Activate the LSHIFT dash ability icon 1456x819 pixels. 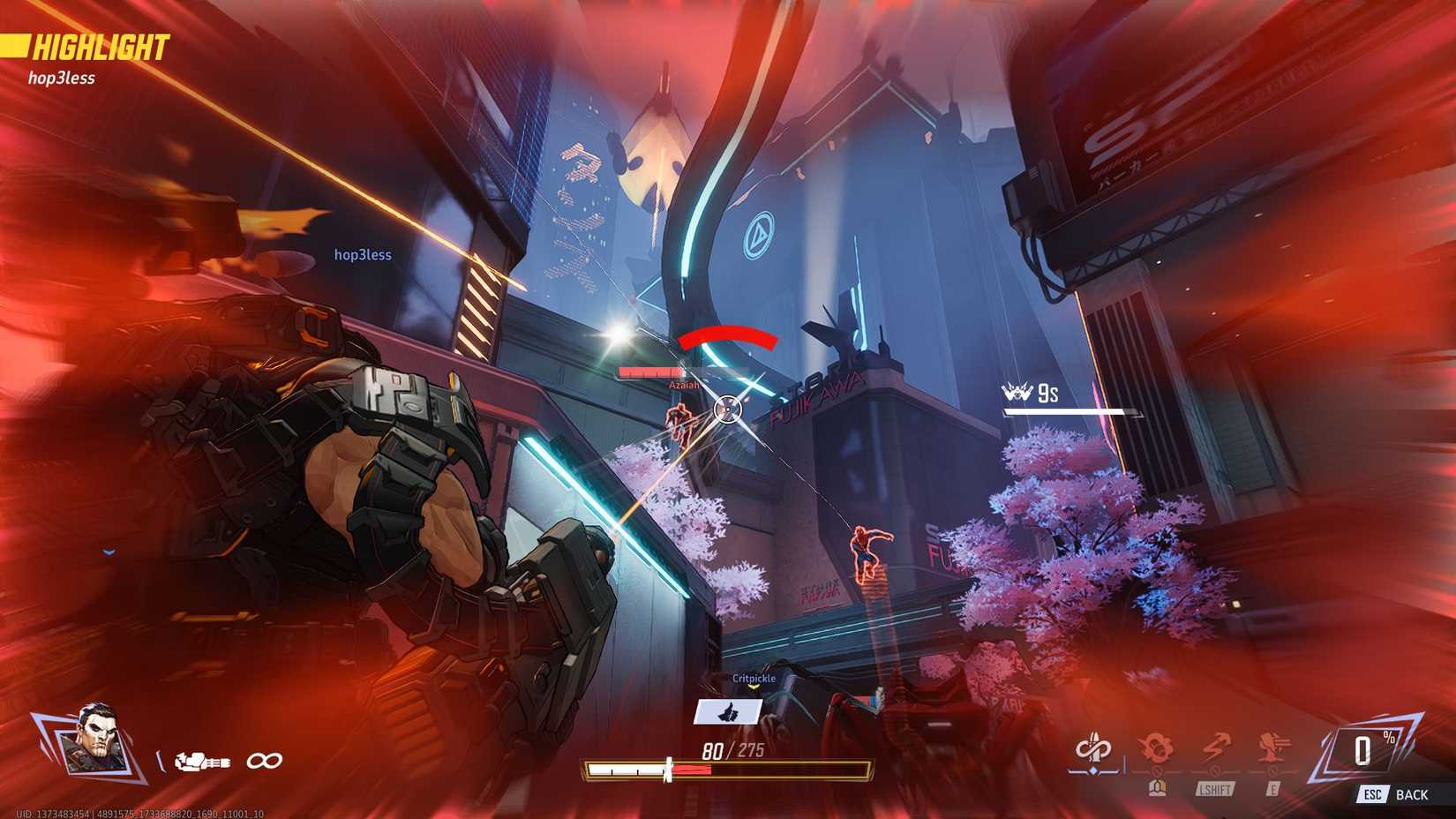pos(1214,748)
